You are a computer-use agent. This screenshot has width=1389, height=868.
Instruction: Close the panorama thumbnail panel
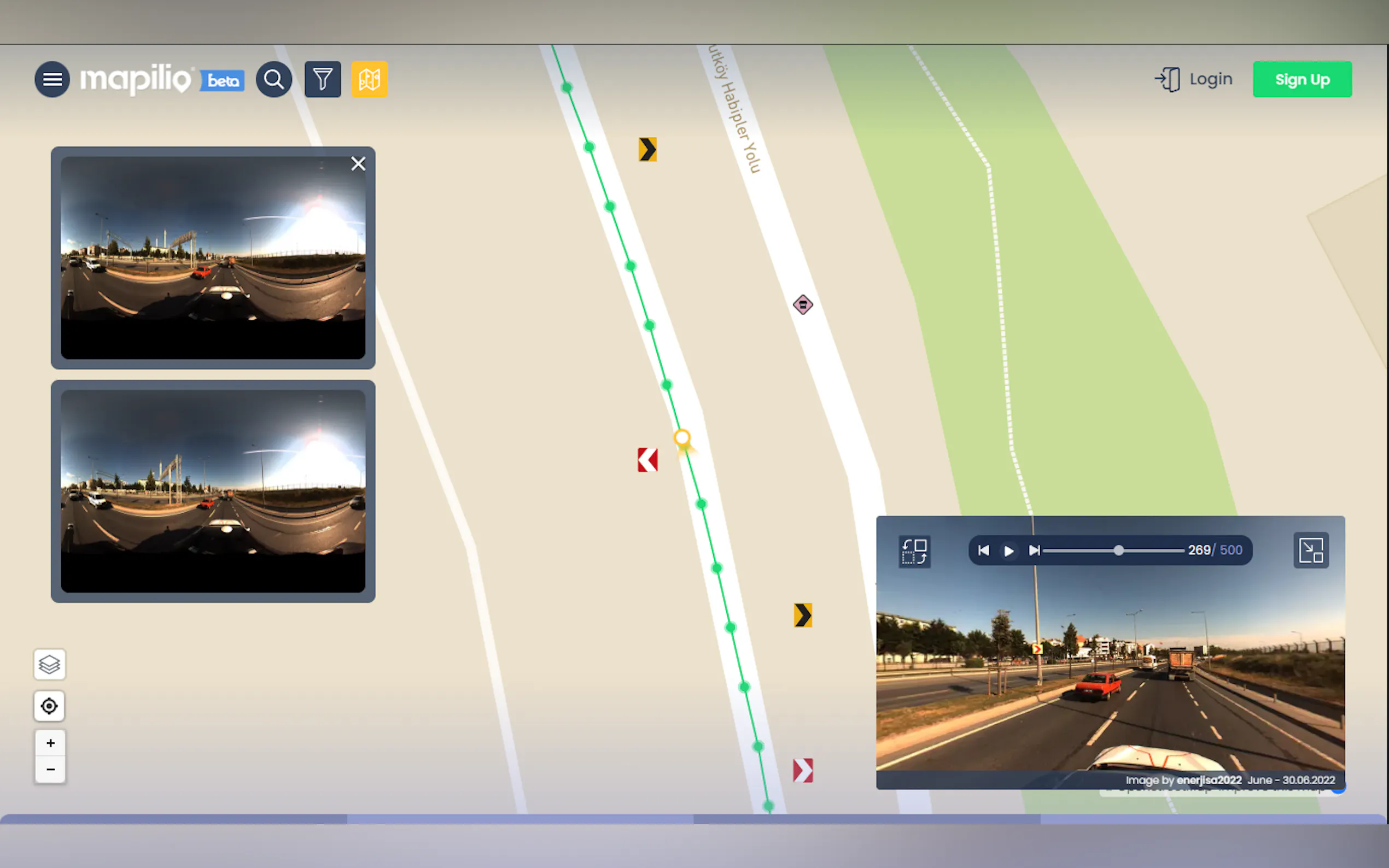click(358, 164)
